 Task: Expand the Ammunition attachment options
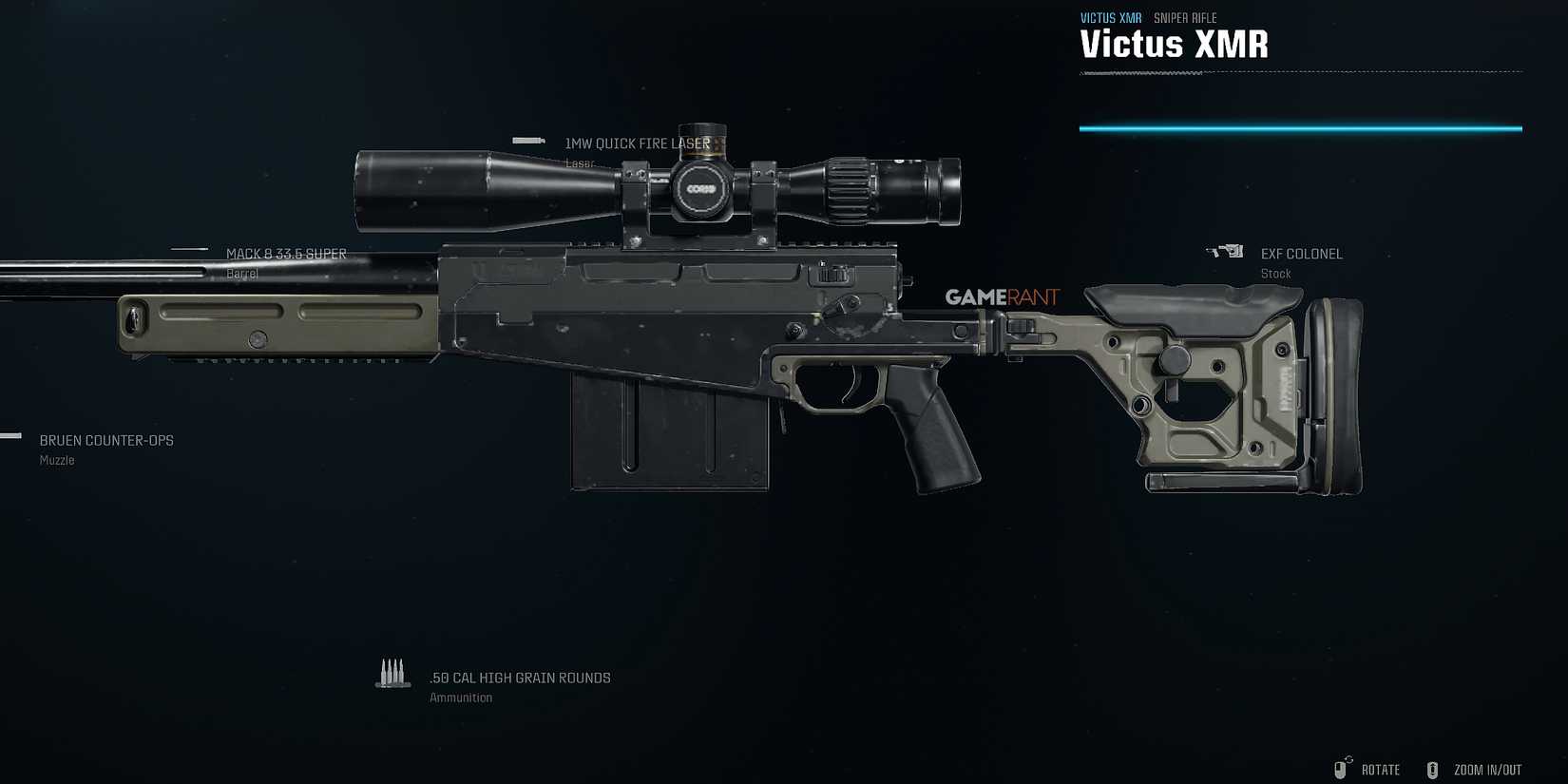coord(521,678)
